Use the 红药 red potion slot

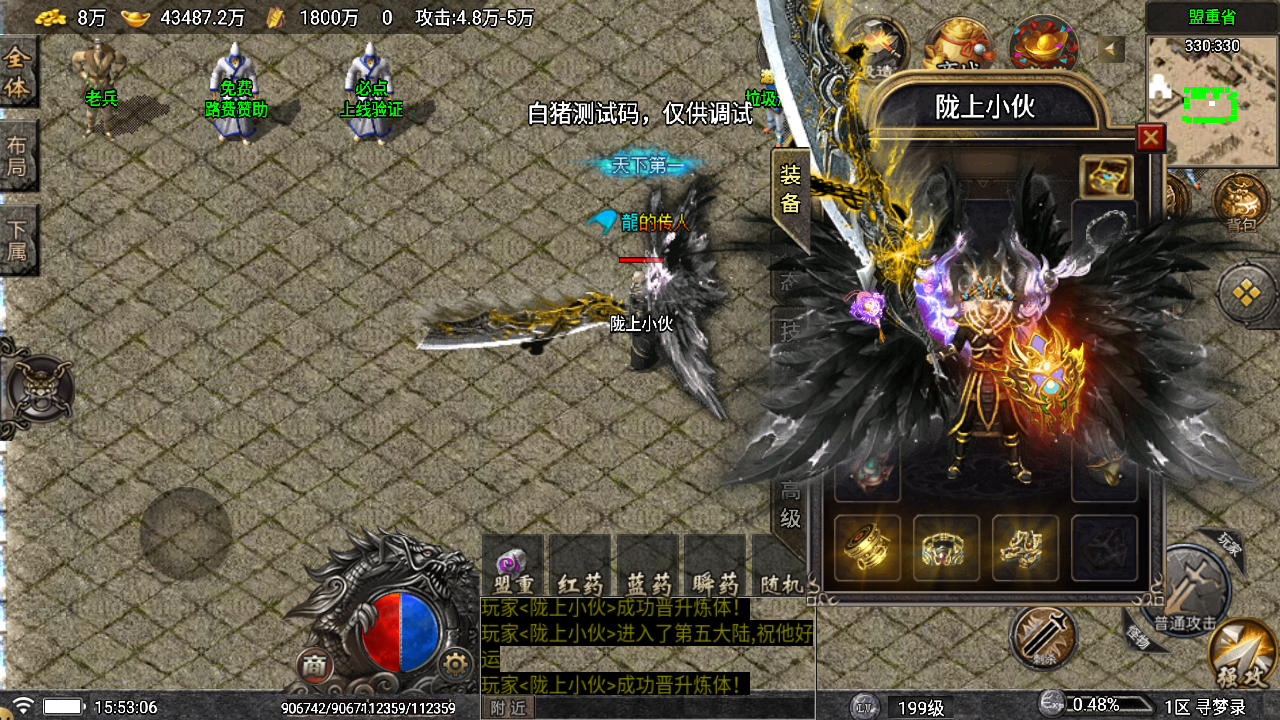580,568
